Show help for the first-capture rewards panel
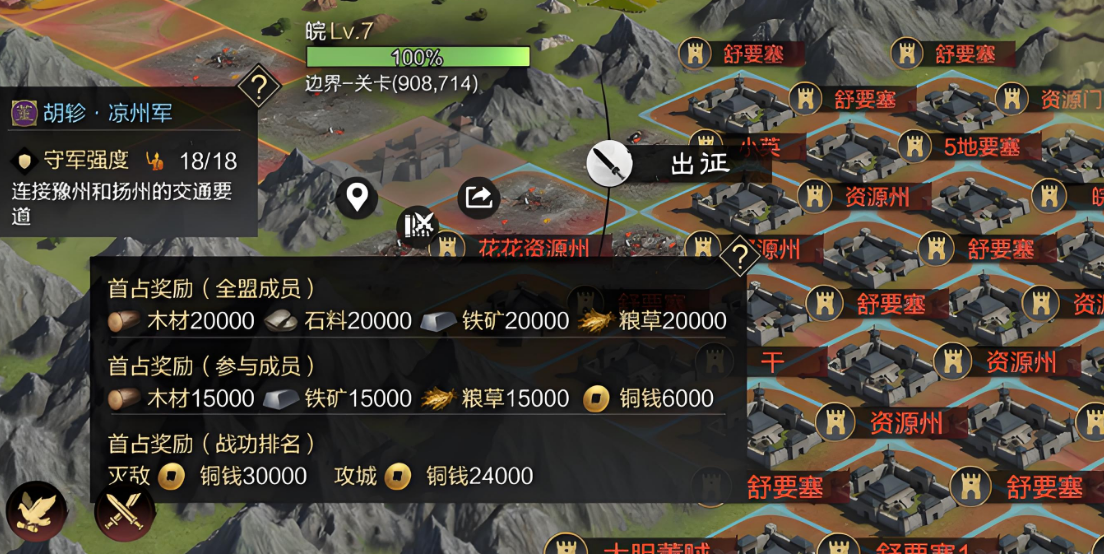This screenshot has width=1104, height=554. click(x=740, y=258)
